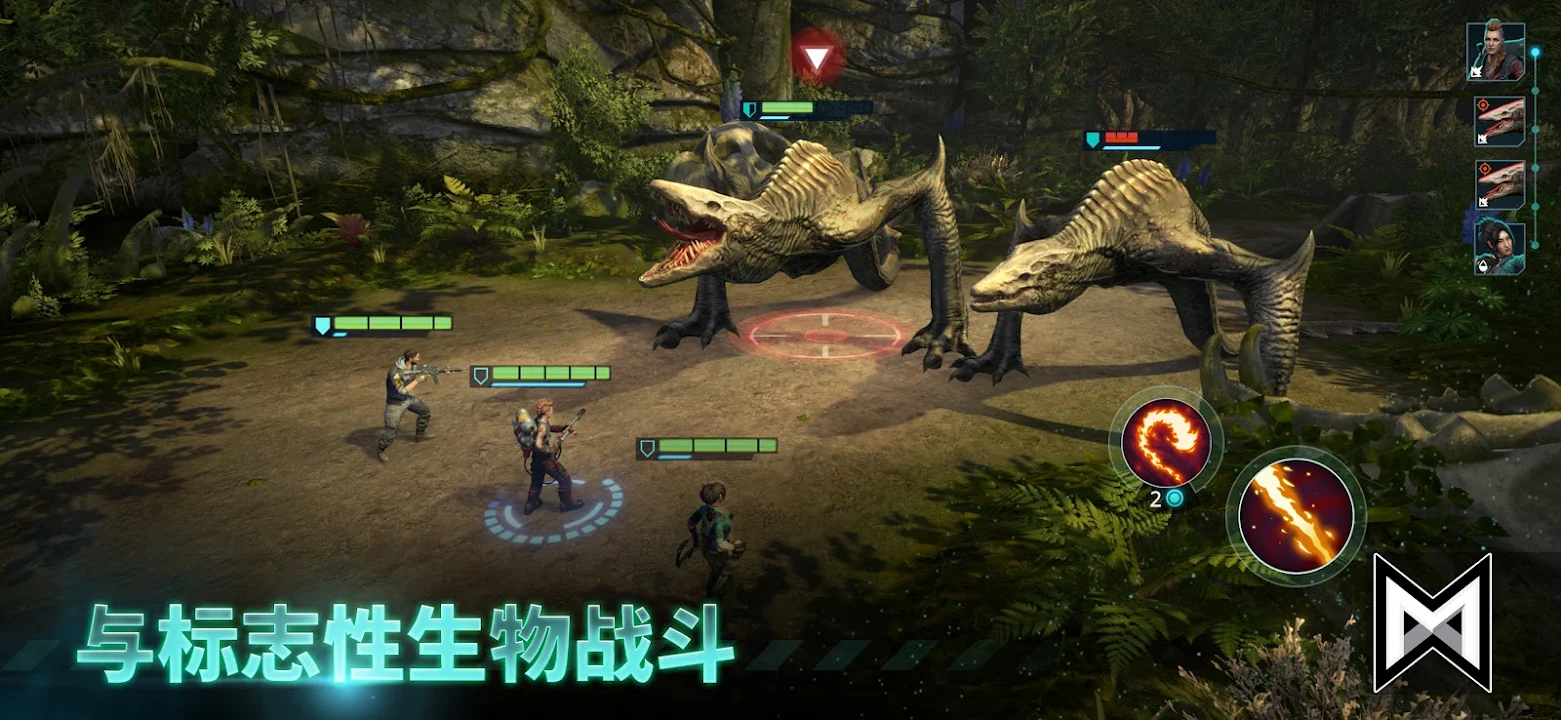
Task: Click the red crosshair target reticle
Action: coord(824,334)
